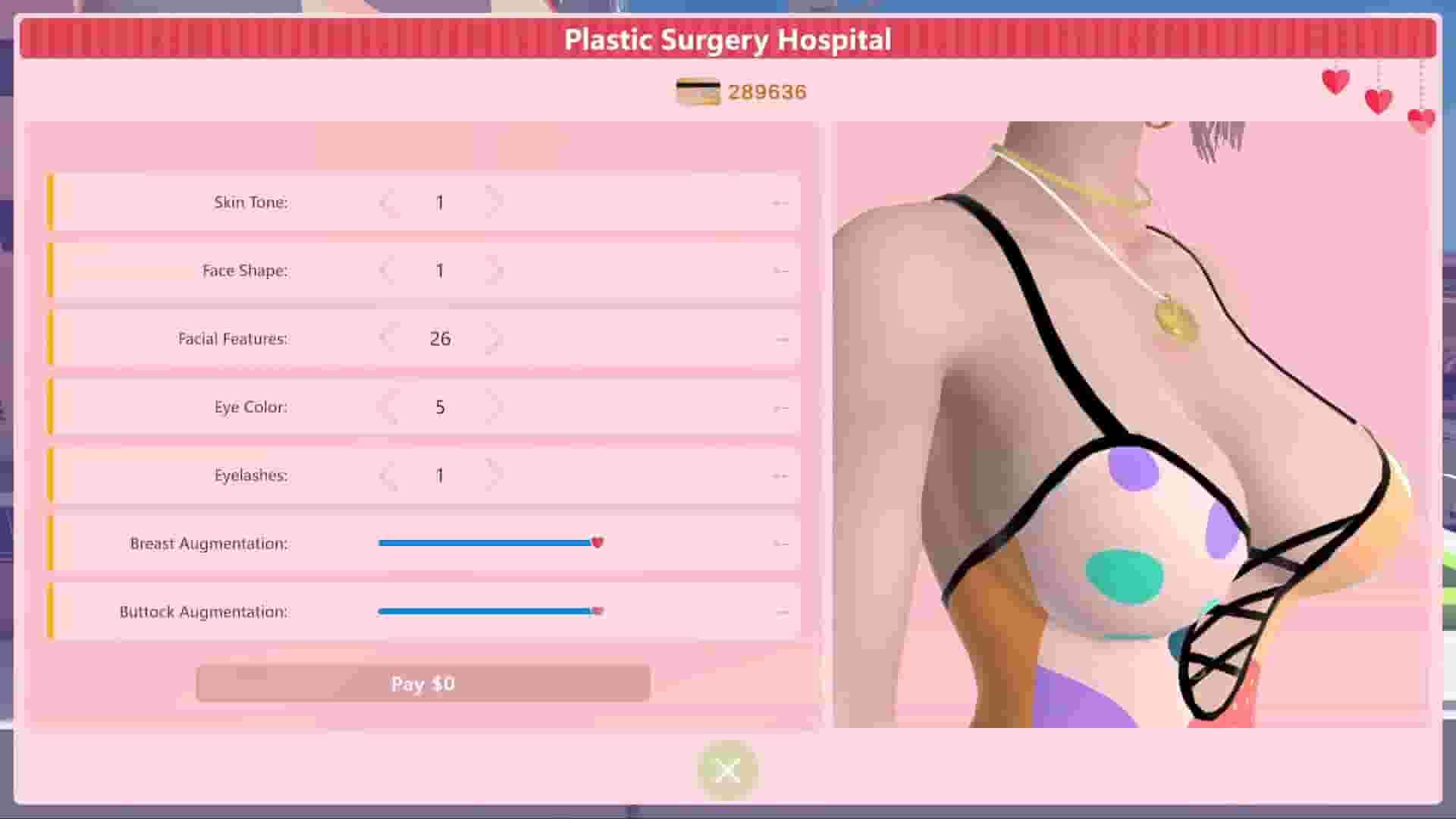This screenshot has width=1456, height=819.
Task: Click the 289636 currency balance
Action: [766, 92]
